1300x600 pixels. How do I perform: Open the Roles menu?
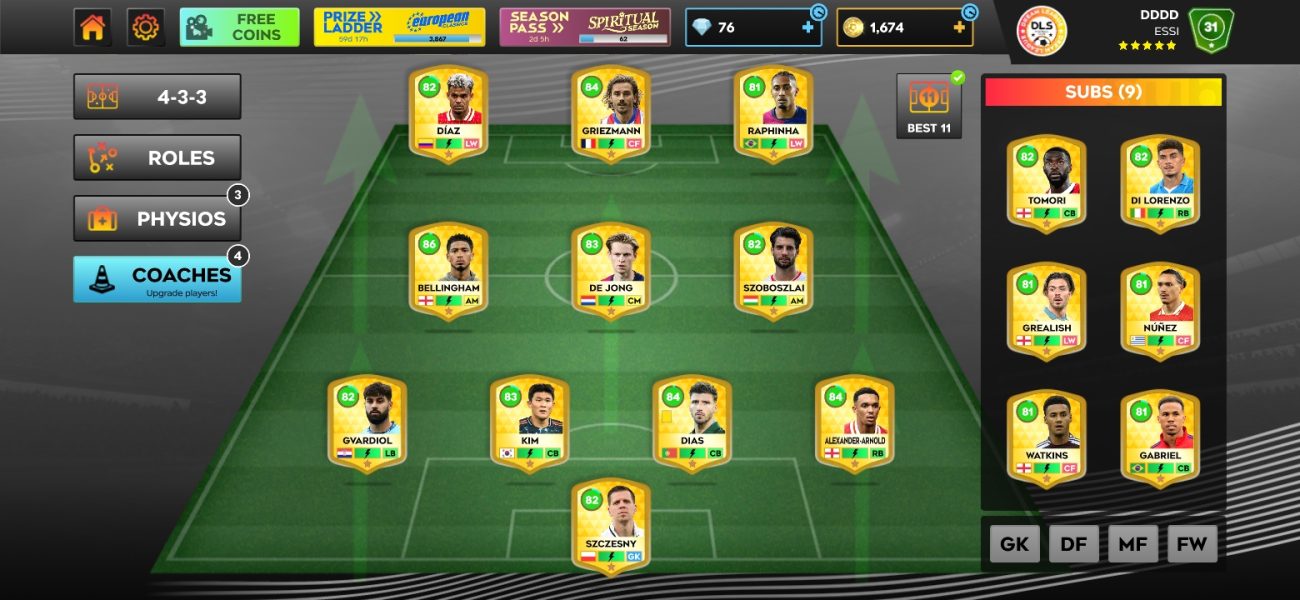click(157, 158)
